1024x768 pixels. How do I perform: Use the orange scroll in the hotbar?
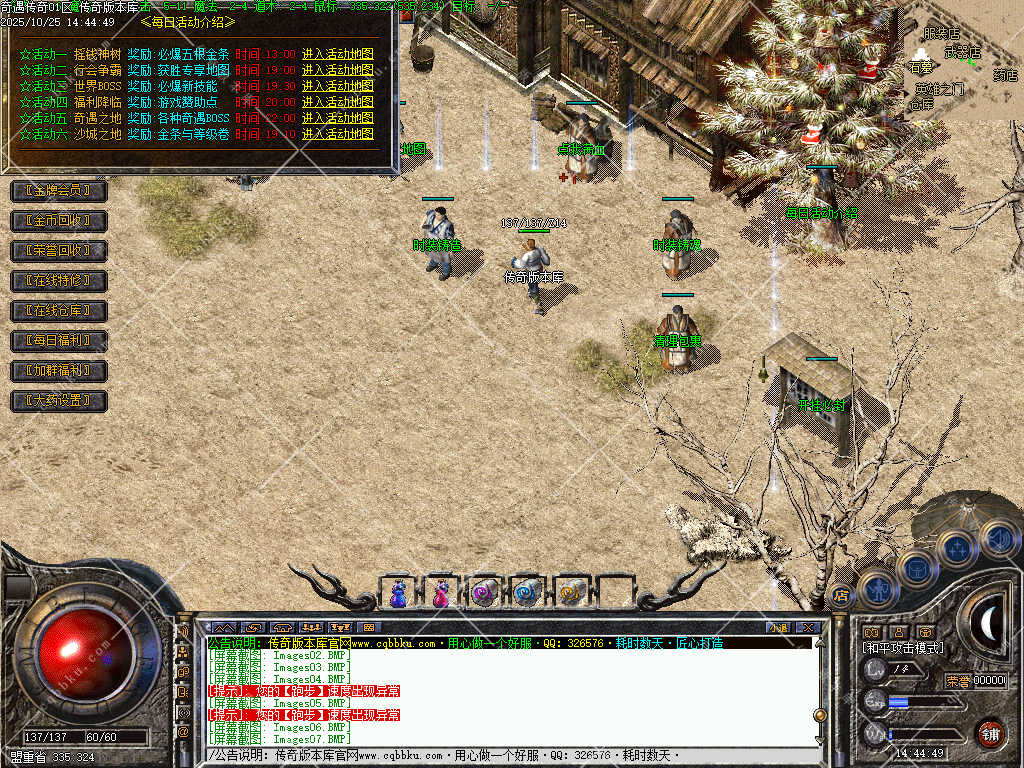pos(570,593)
